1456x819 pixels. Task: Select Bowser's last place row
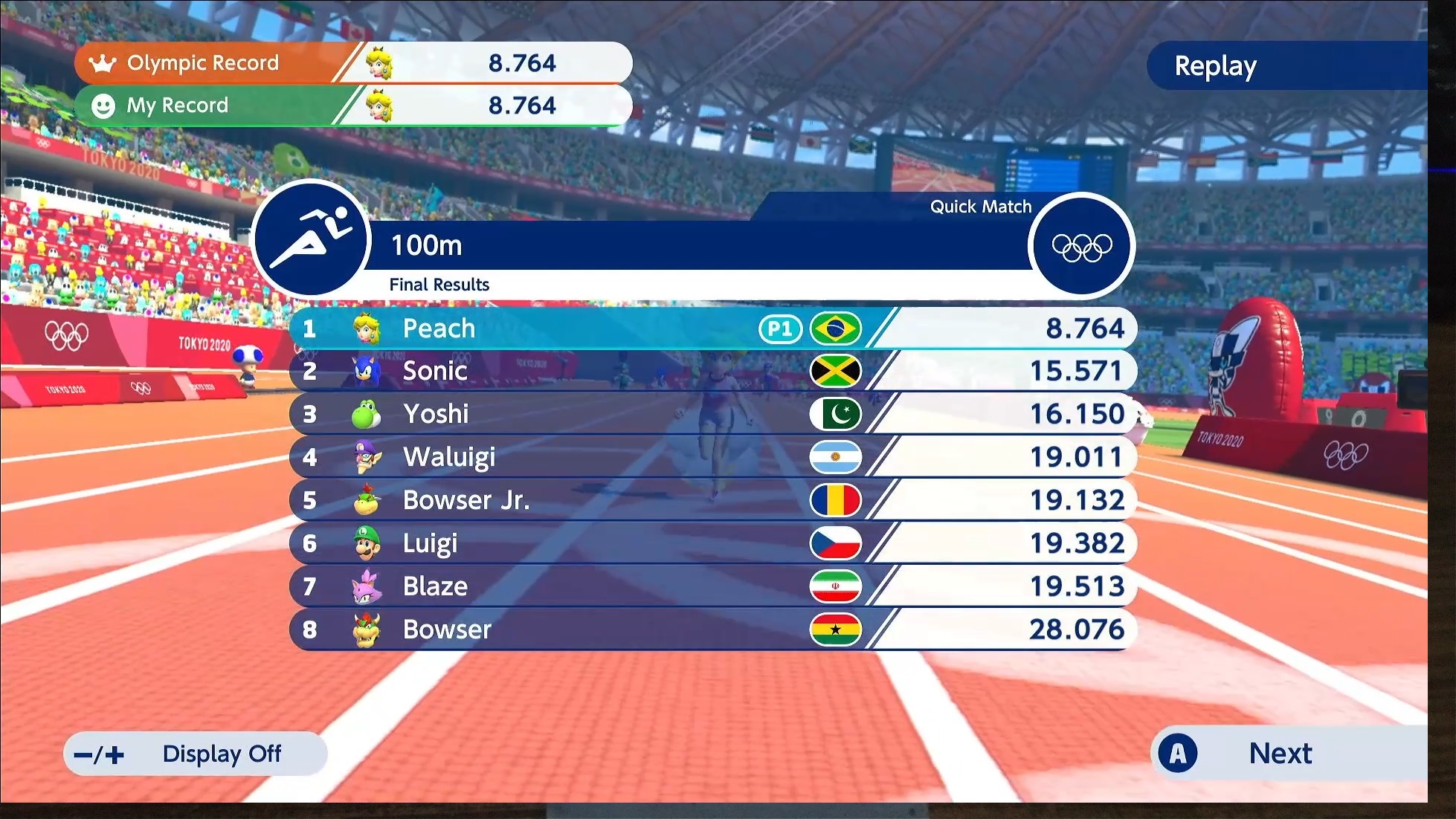point(712,629)
